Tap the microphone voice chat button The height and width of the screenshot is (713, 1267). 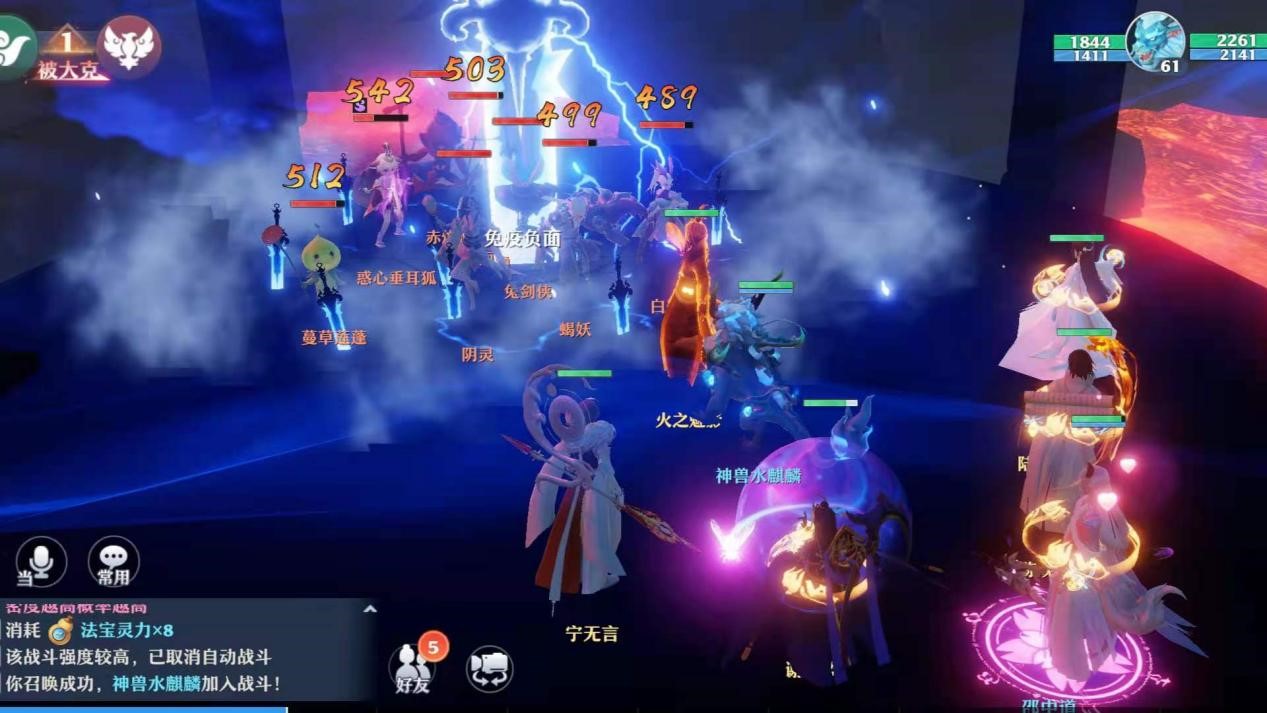(41, 562)
